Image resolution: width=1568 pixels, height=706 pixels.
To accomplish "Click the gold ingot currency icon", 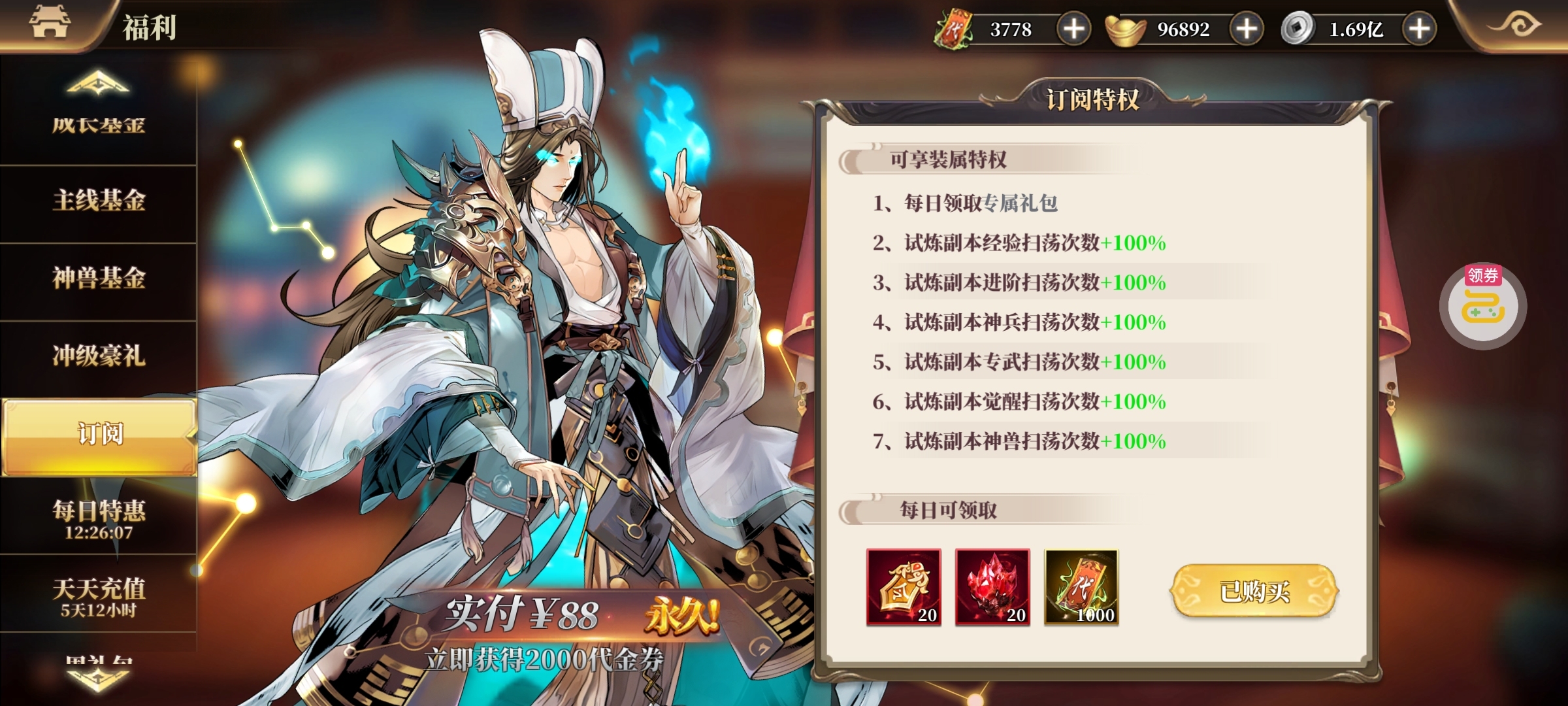I will [1125, 27].
